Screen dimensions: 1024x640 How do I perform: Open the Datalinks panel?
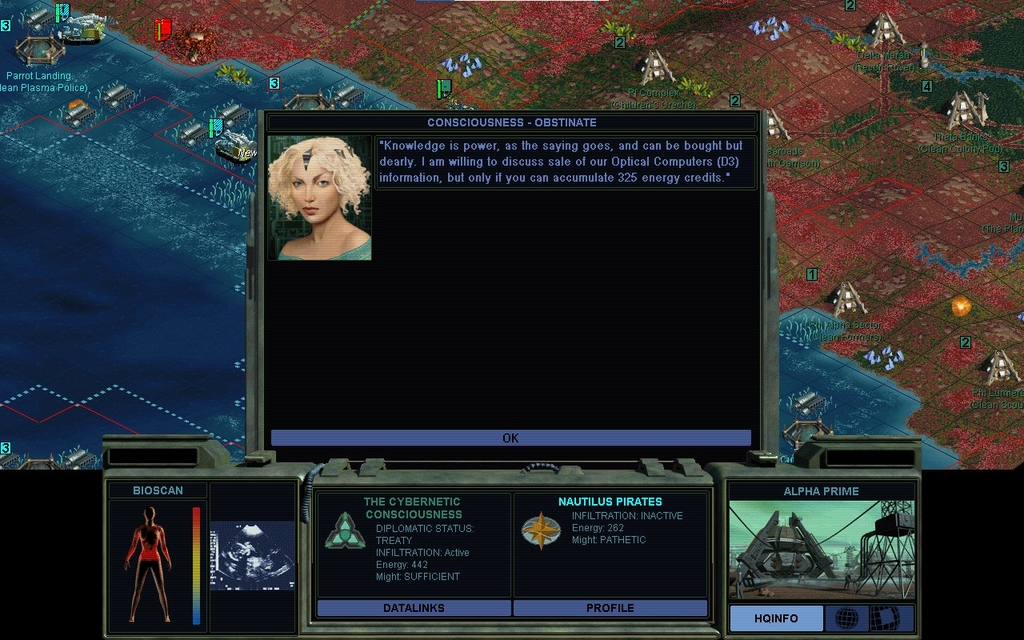pyautogui.click(x=413, y=608)
